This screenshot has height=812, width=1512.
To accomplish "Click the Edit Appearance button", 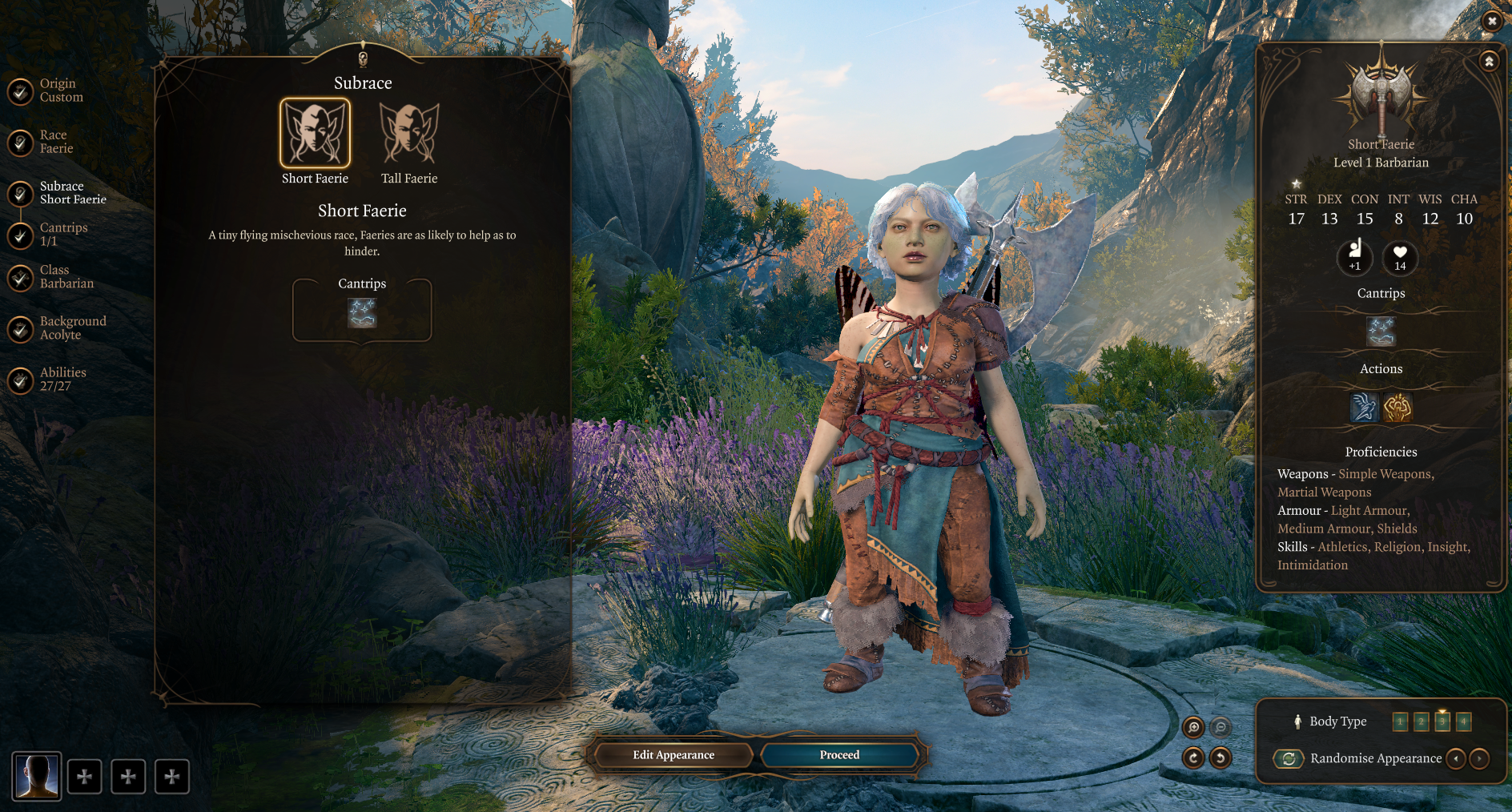I will click(x=673, y=755).
